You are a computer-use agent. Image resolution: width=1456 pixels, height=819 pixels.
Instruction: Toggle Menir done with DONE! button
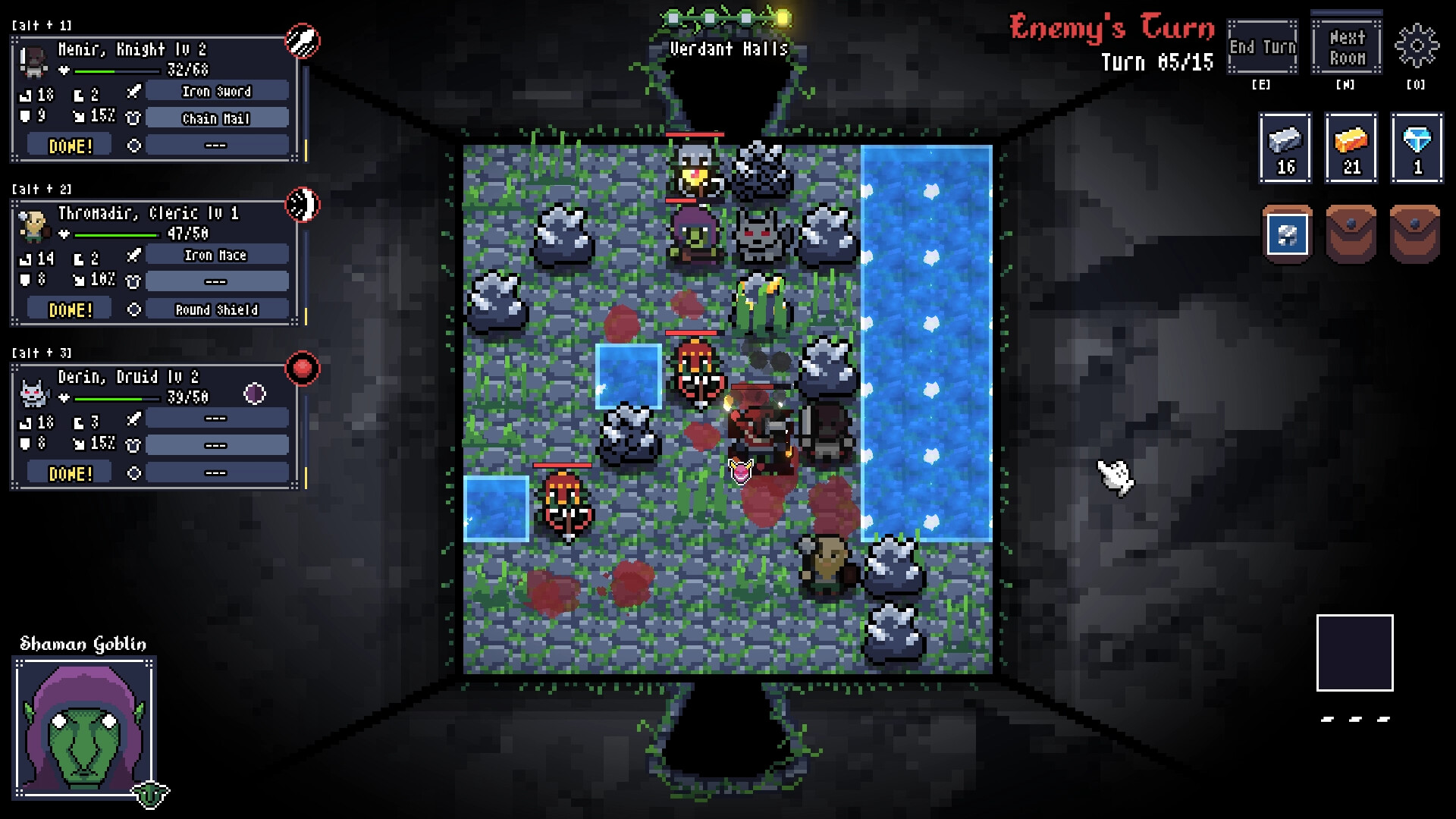click(x=68, y=145)
